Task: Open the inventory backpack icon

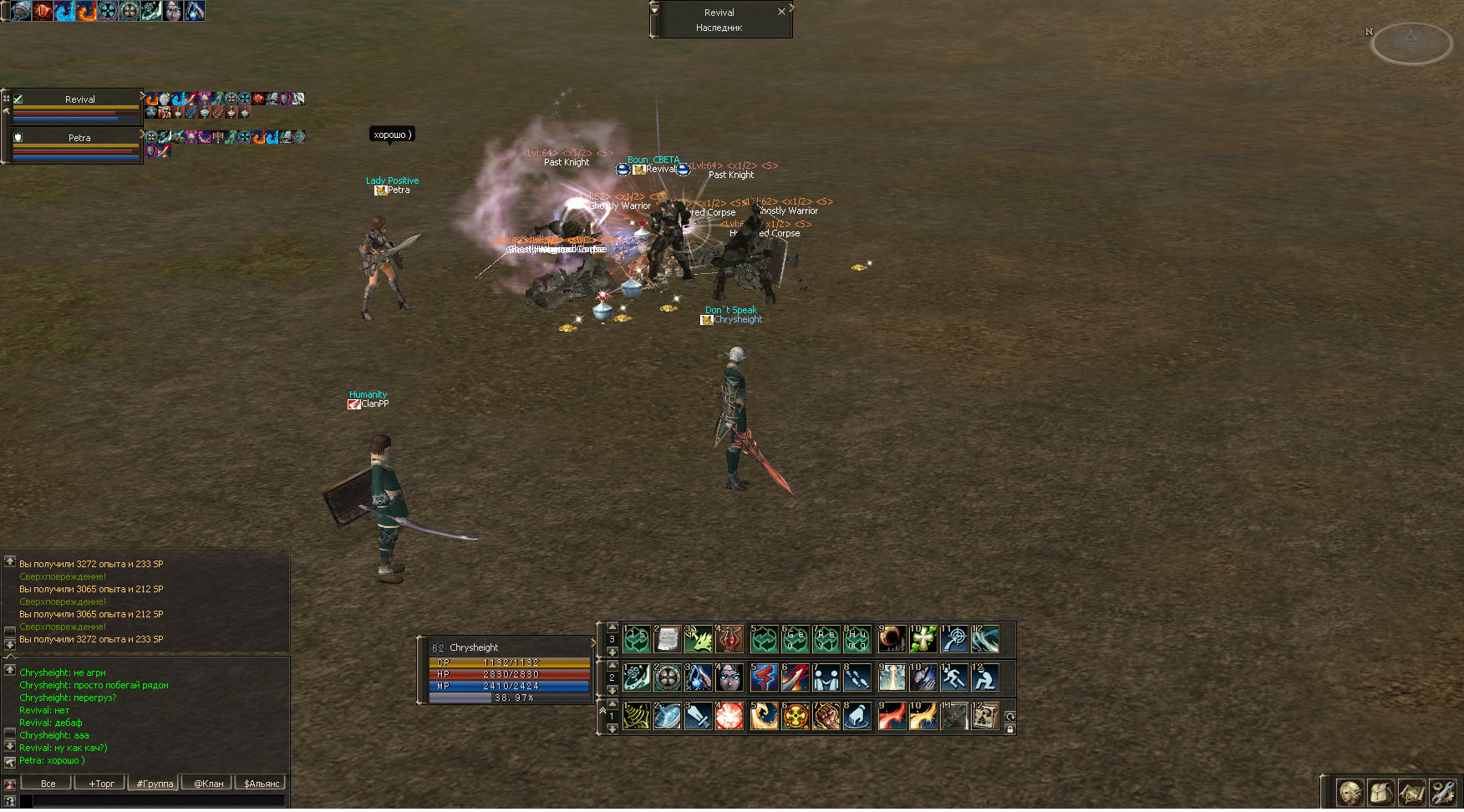Action: [x=1380, y=792]
